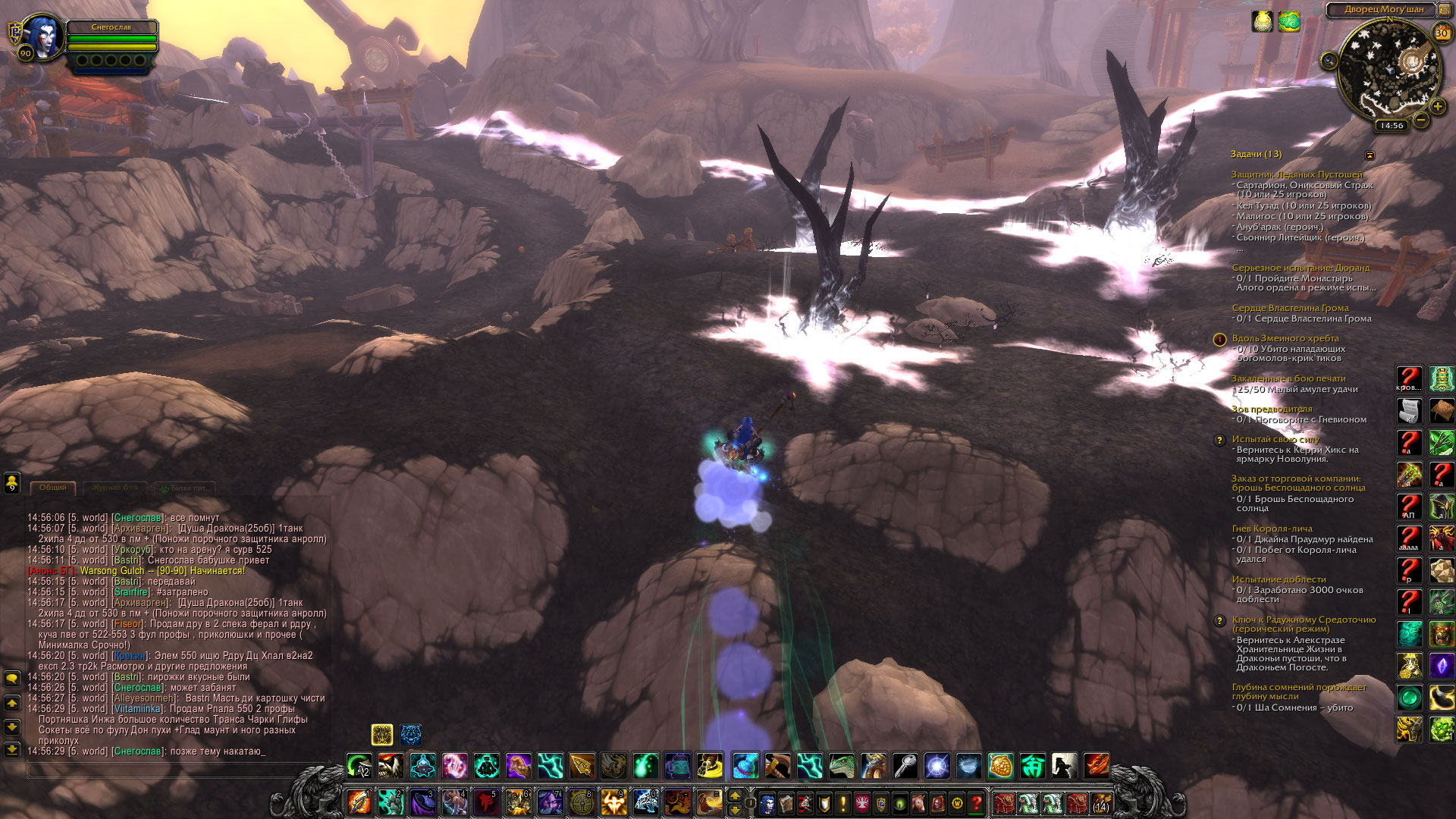Toggle the minimap tracking magnifier button
This screenshot has width=1456, height=819.
click(x=1329, y=60)
